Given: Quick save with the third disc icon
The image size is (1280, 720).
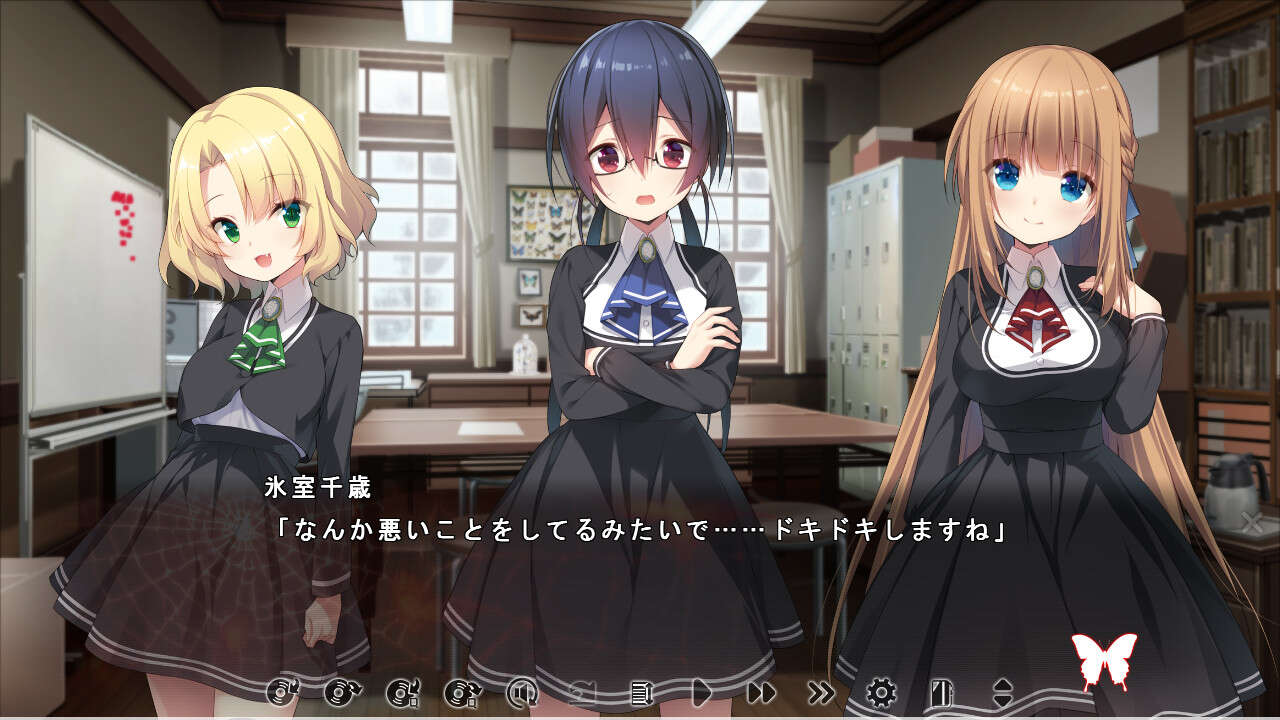Looking at the screenshot, I should [401, 691].
